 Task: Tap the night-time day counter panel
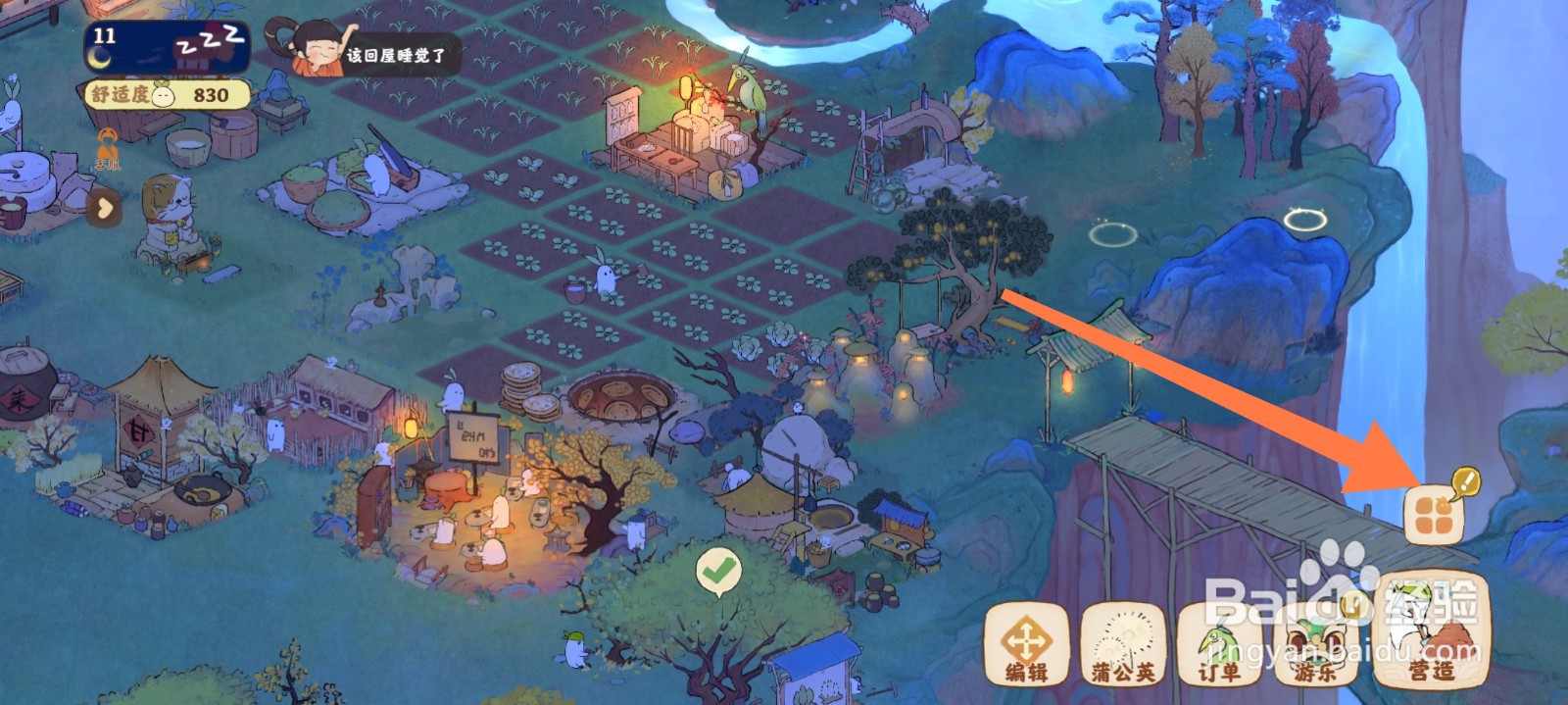pos(167,46)
